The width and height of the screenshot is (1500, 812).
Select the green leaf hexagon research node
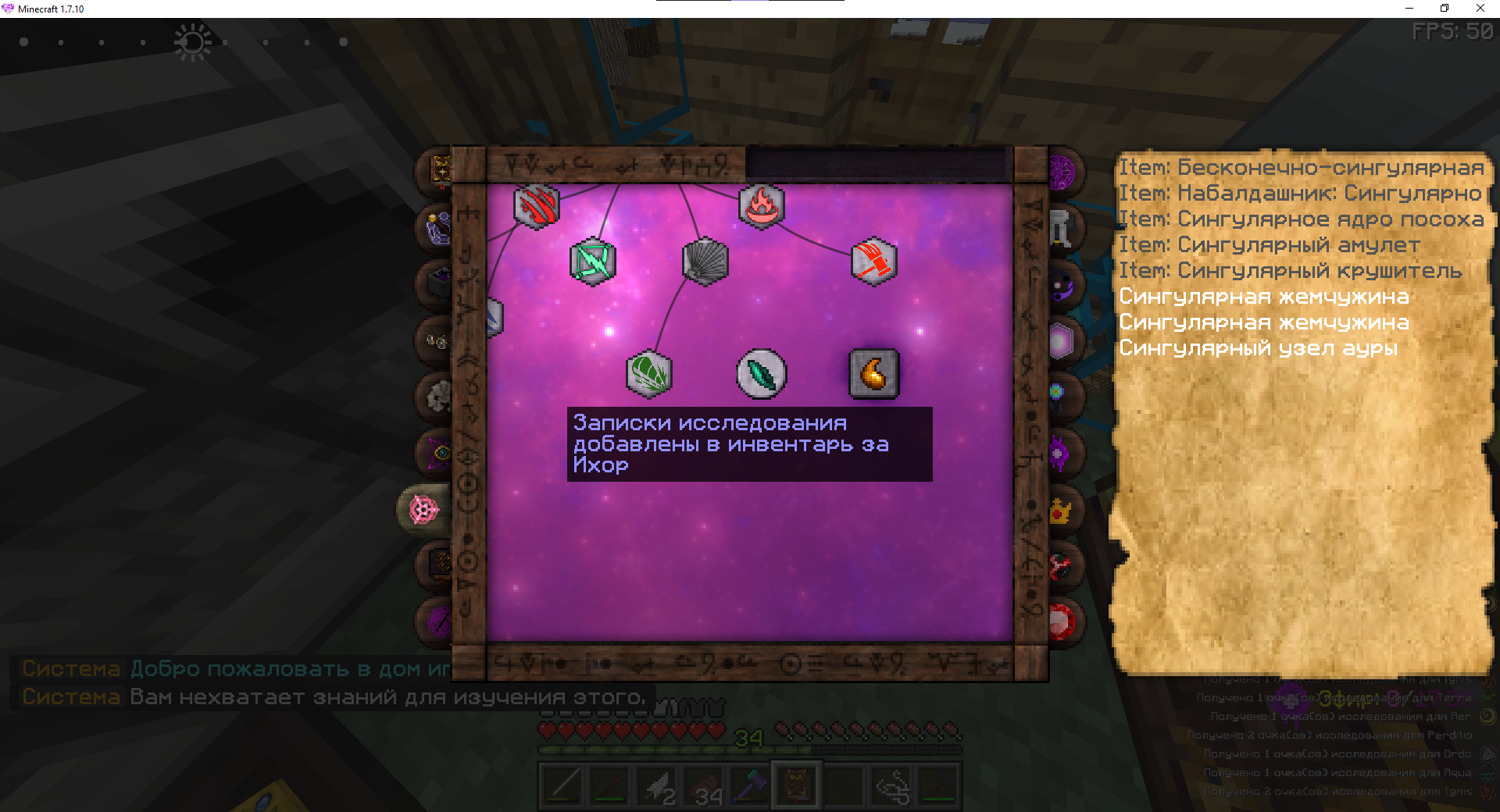pos(649,374)
